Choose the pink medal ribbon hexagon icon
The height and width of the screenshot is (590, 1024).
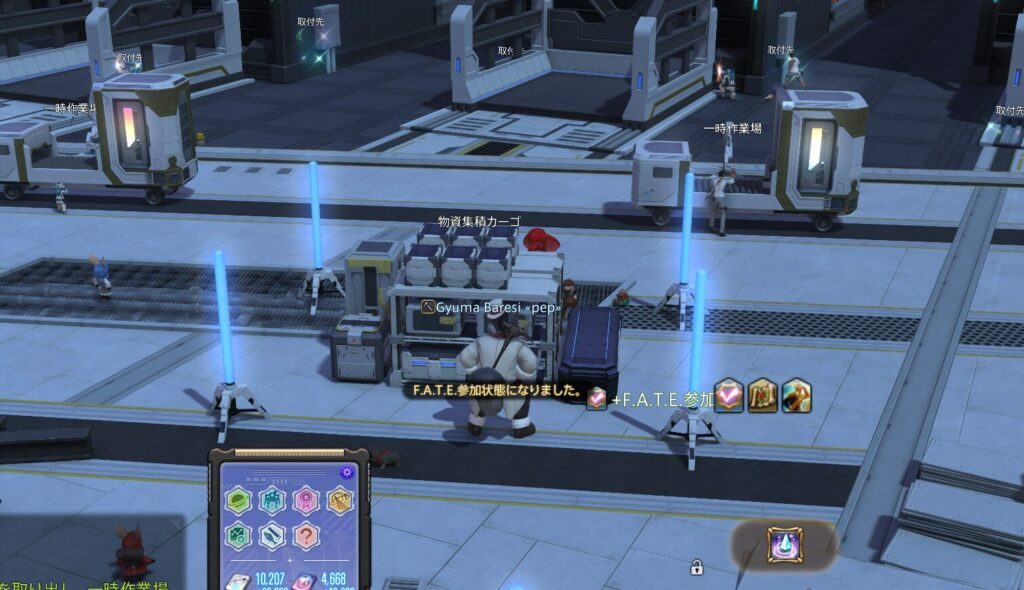[306, 500]
